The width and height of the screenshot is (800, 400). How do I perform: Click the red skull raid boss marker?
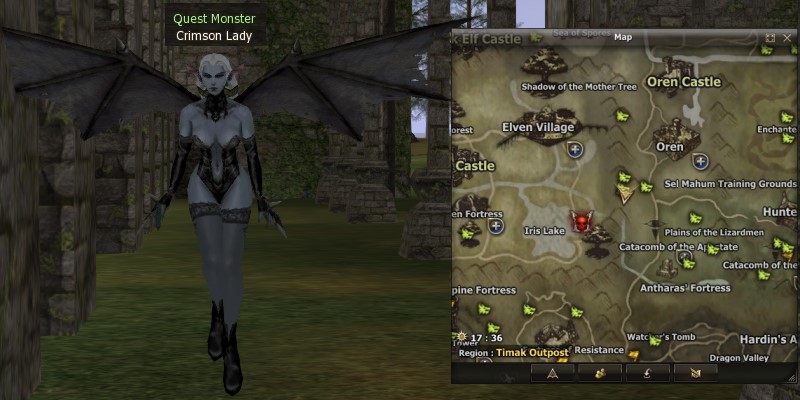[579, 220]
